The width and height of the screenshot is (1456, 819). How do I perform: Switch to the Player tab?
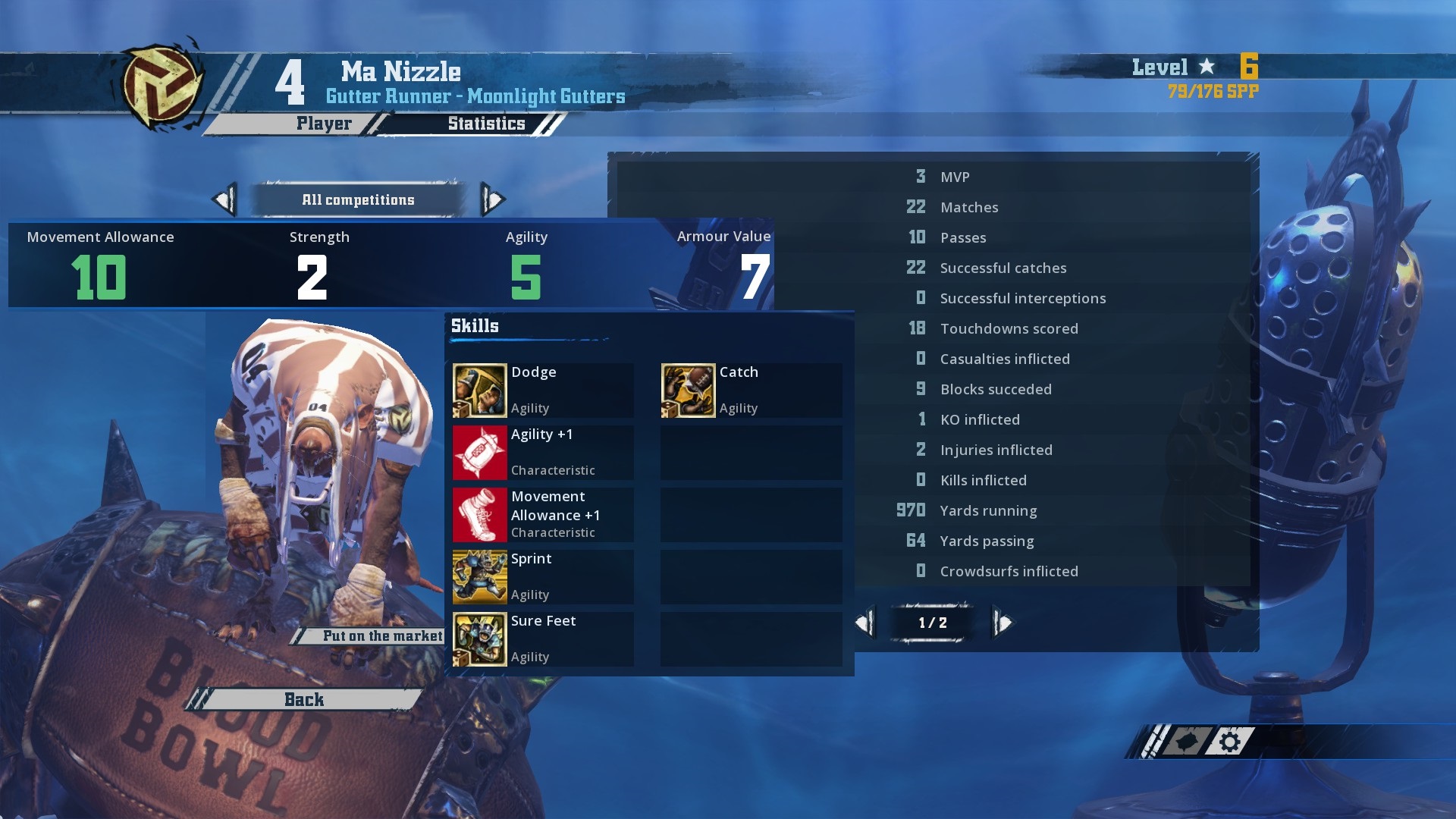324,124
